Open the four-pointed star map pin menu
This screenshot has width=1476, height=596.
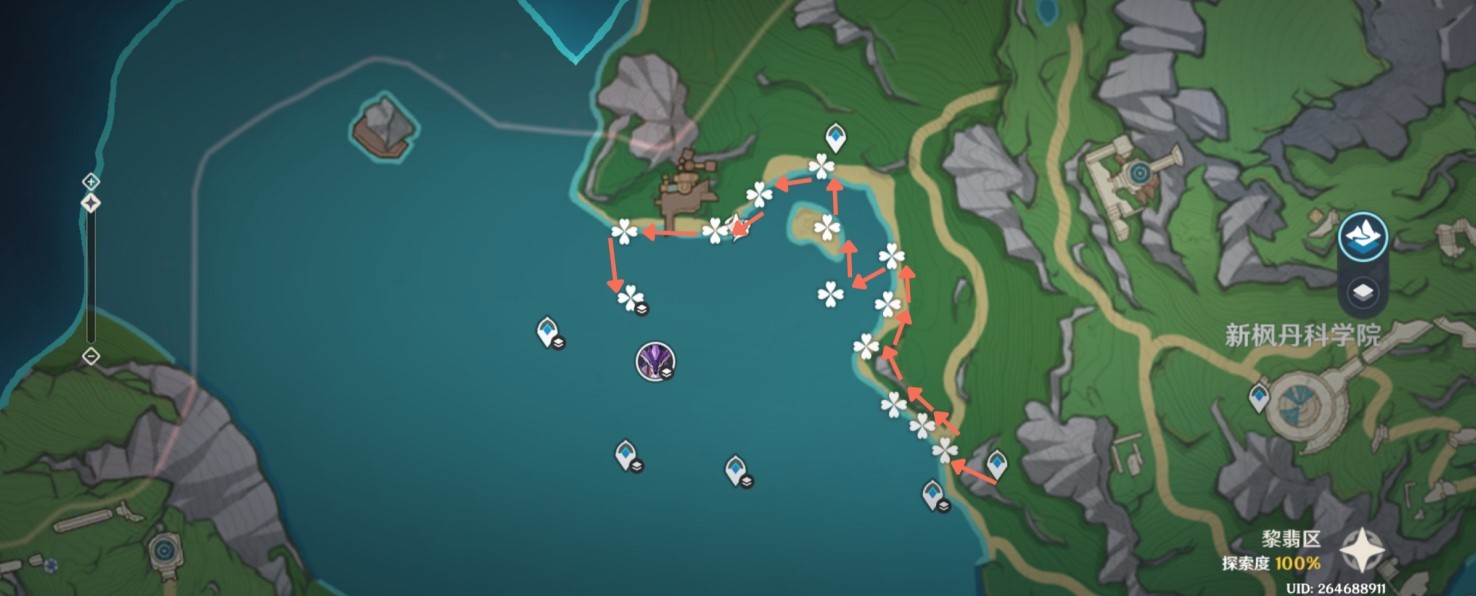(x=1362, y=550)
